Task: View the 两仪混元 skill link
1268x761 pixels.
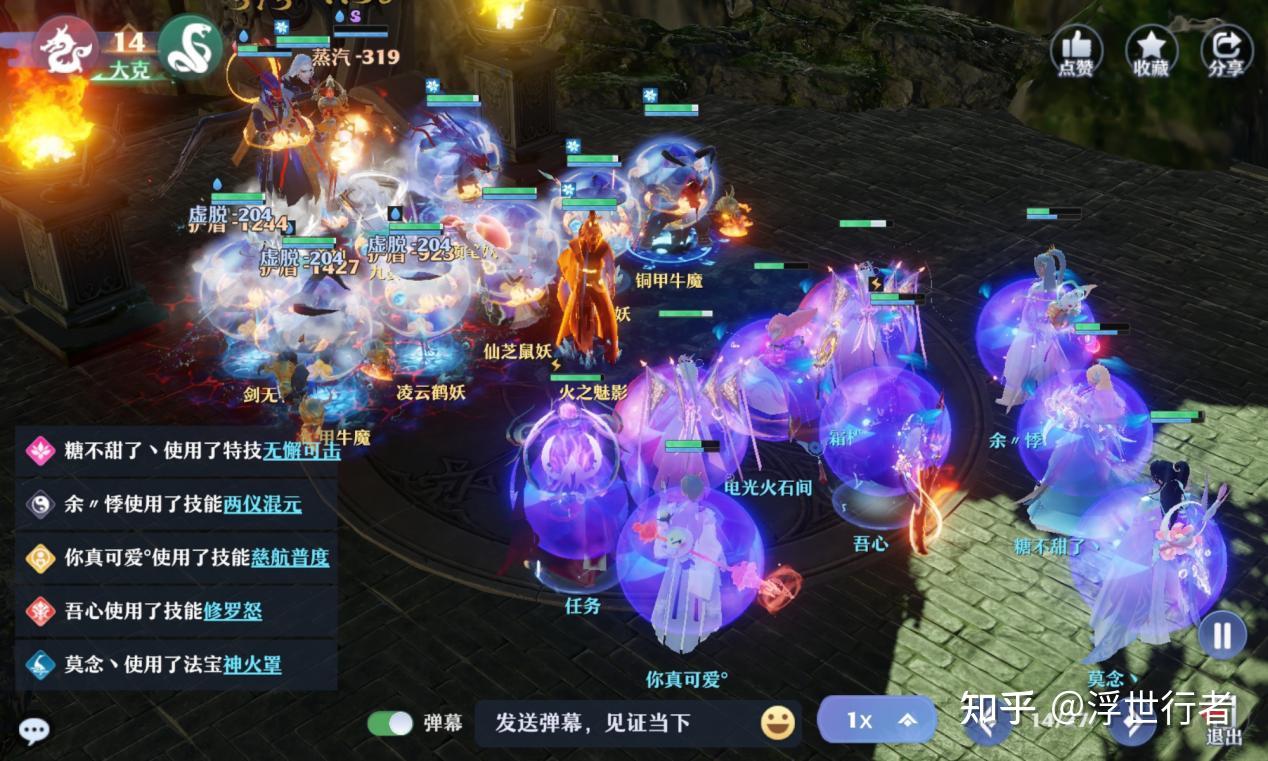Action: (x=262, y=505)
